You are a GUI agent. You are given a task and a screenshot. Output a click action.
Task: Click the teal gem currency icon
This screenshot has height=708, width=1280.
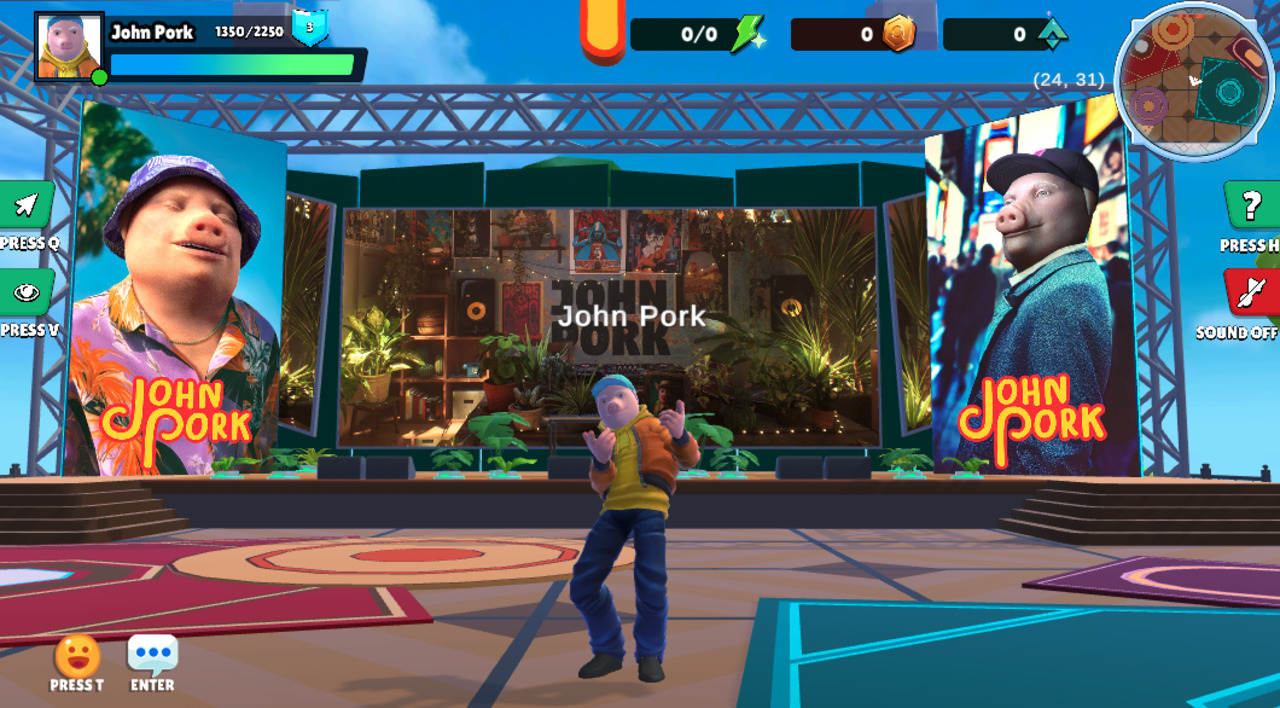click(1051, 34)
